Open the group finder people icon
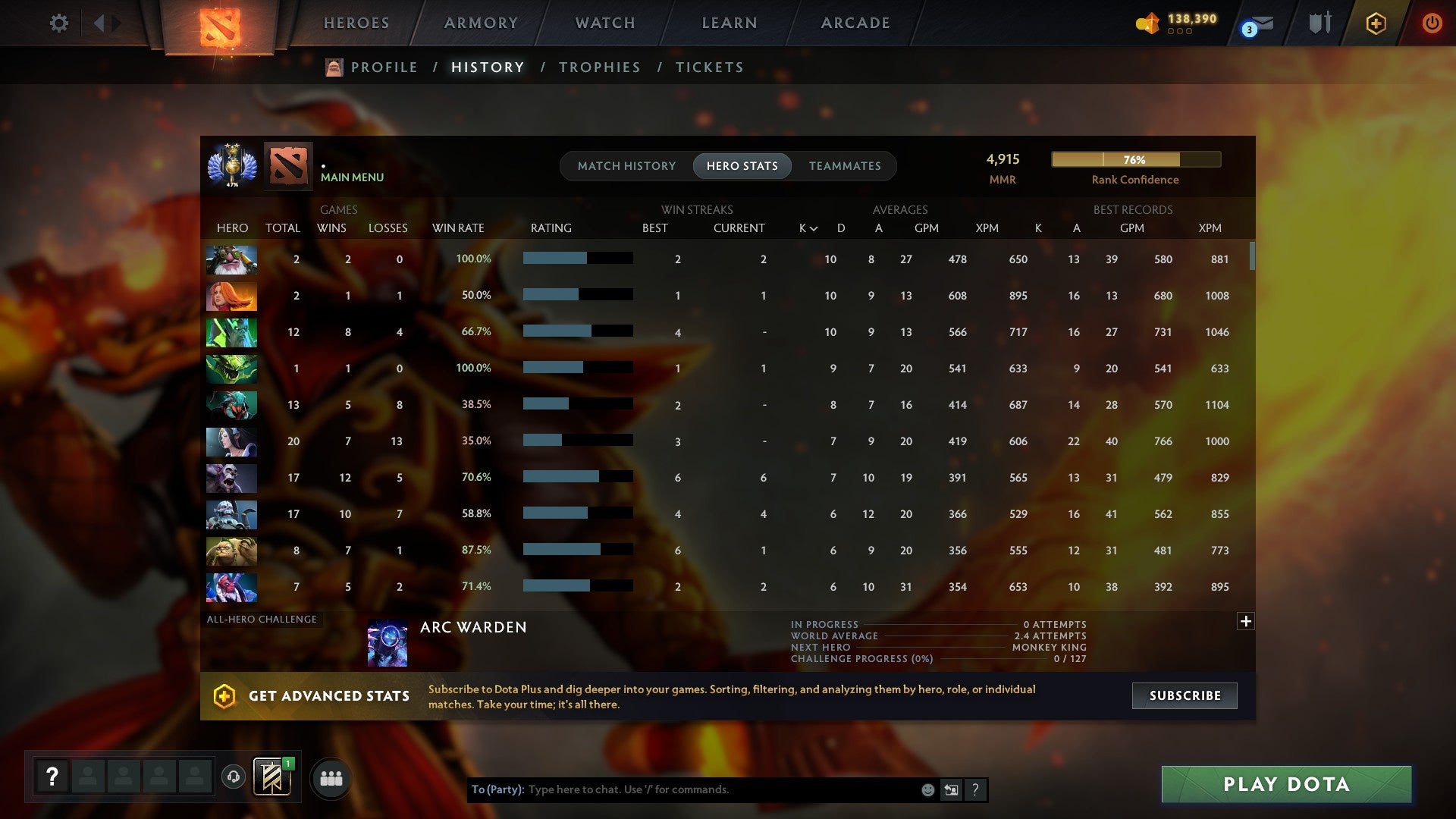This screenshot has width=1456, height=819. click(x=331, y=777)
